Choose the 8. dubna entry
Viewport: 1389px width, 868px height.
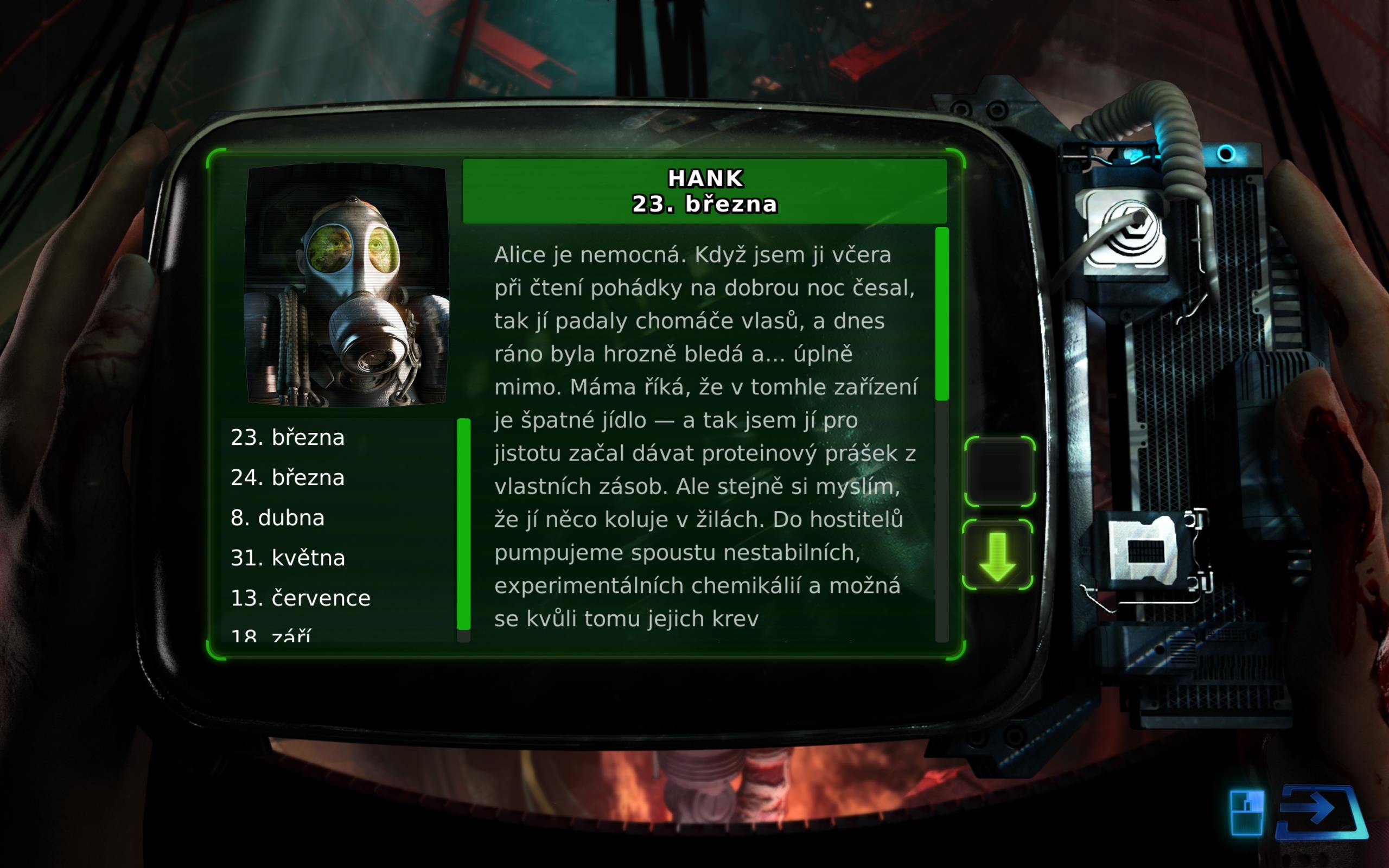(x=278, y=518)
